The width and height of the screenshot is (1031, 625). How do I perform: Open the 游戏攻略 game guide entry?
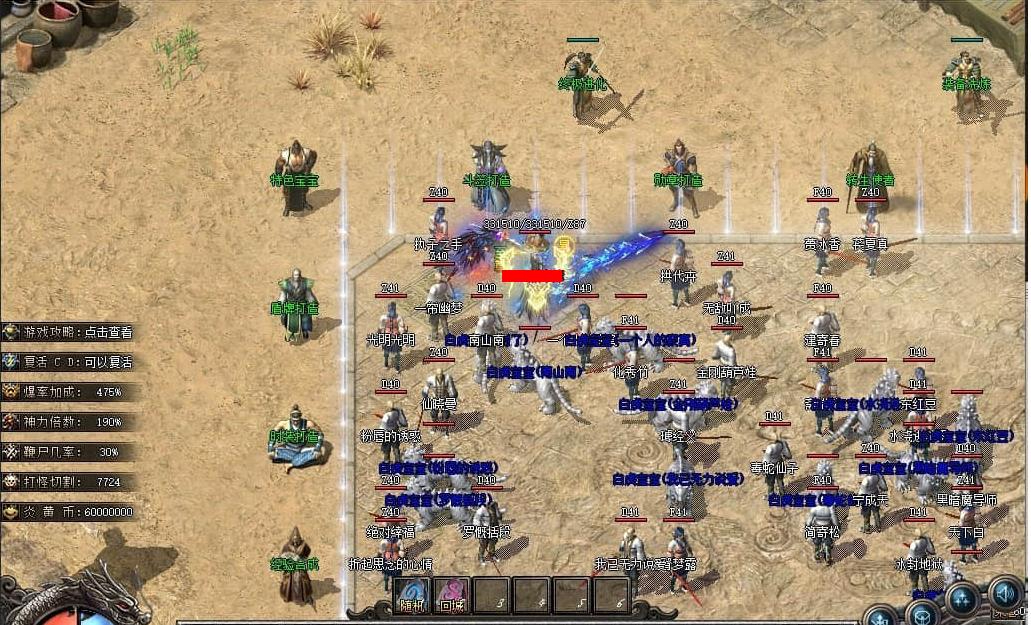[x=70, y=332]
